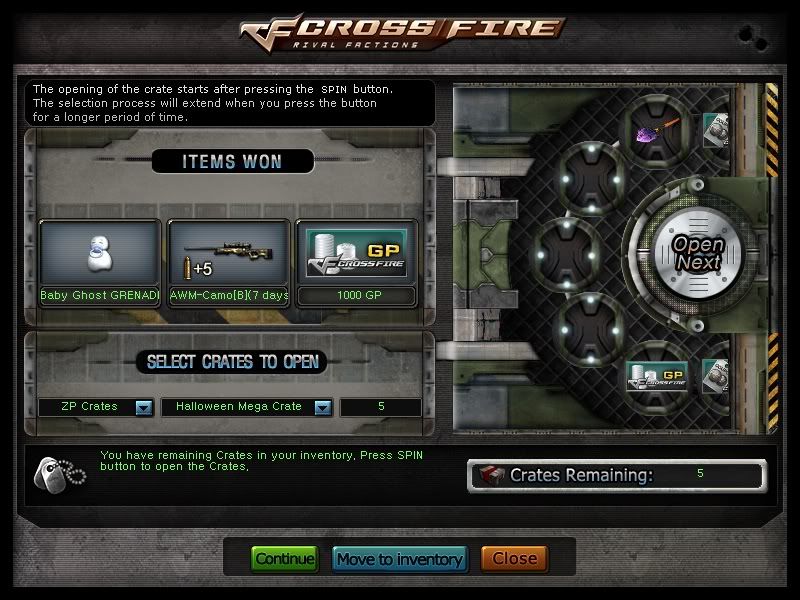Click the crate quantity field
The width and height of the screenshot is (800, 600).
click(x=380, y=407)
